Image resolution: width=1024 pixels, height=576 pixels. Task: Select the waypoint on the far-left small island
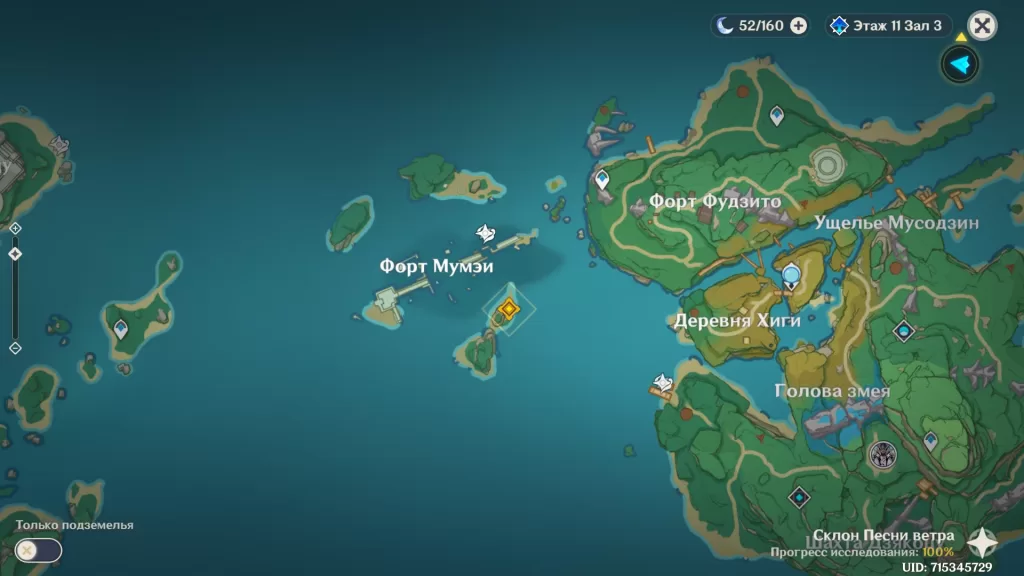[x=121, y=327]
